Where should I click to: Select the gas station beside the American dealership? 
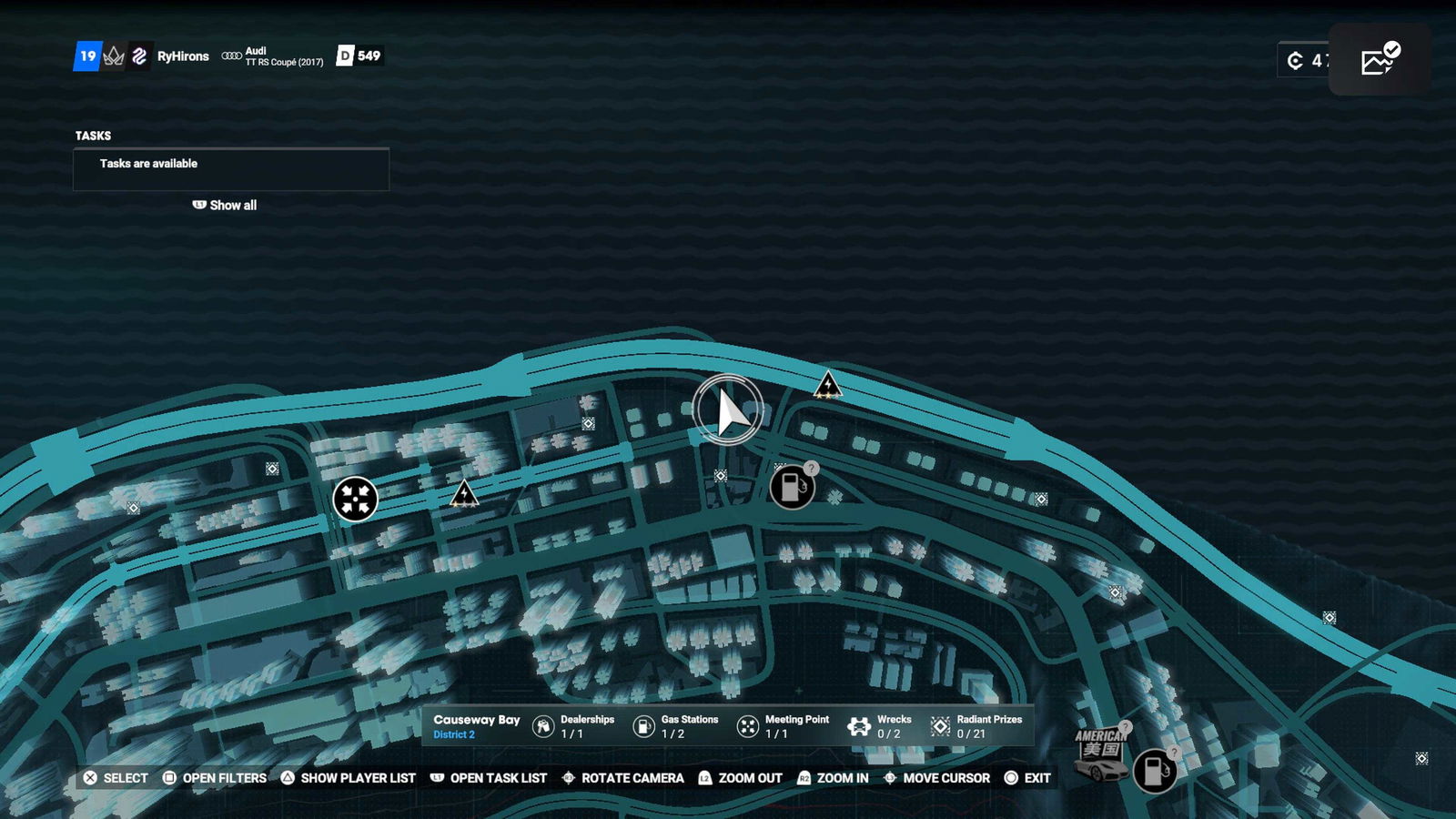click(x=1154, y=771)
